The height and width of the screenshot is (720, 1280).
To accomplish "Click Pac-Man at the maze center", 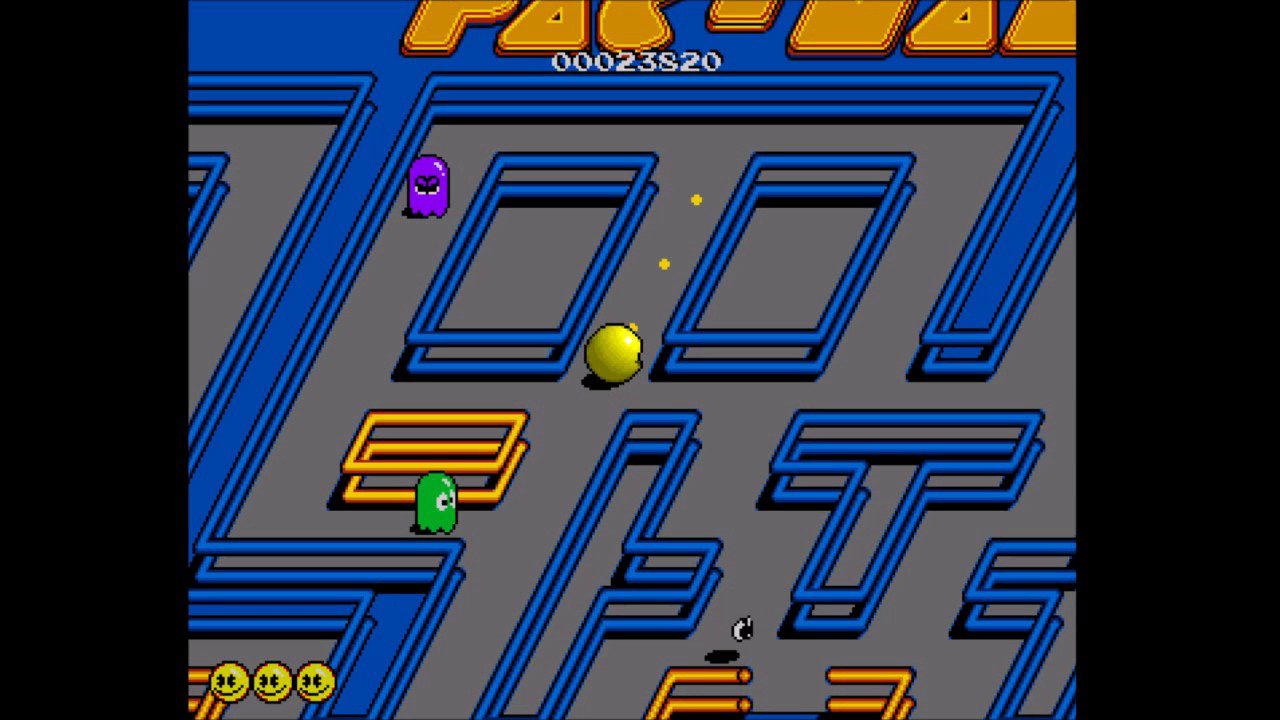I will pyautogui.click(x=612, y=352).
